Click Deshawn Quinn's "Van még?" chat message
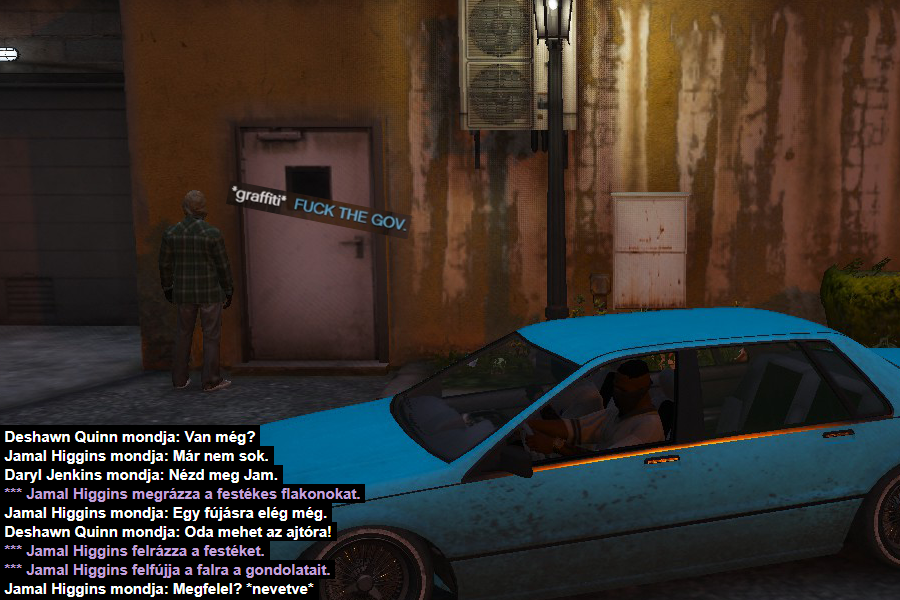Viewport: 900px width, 600px height. pos(130,437)
